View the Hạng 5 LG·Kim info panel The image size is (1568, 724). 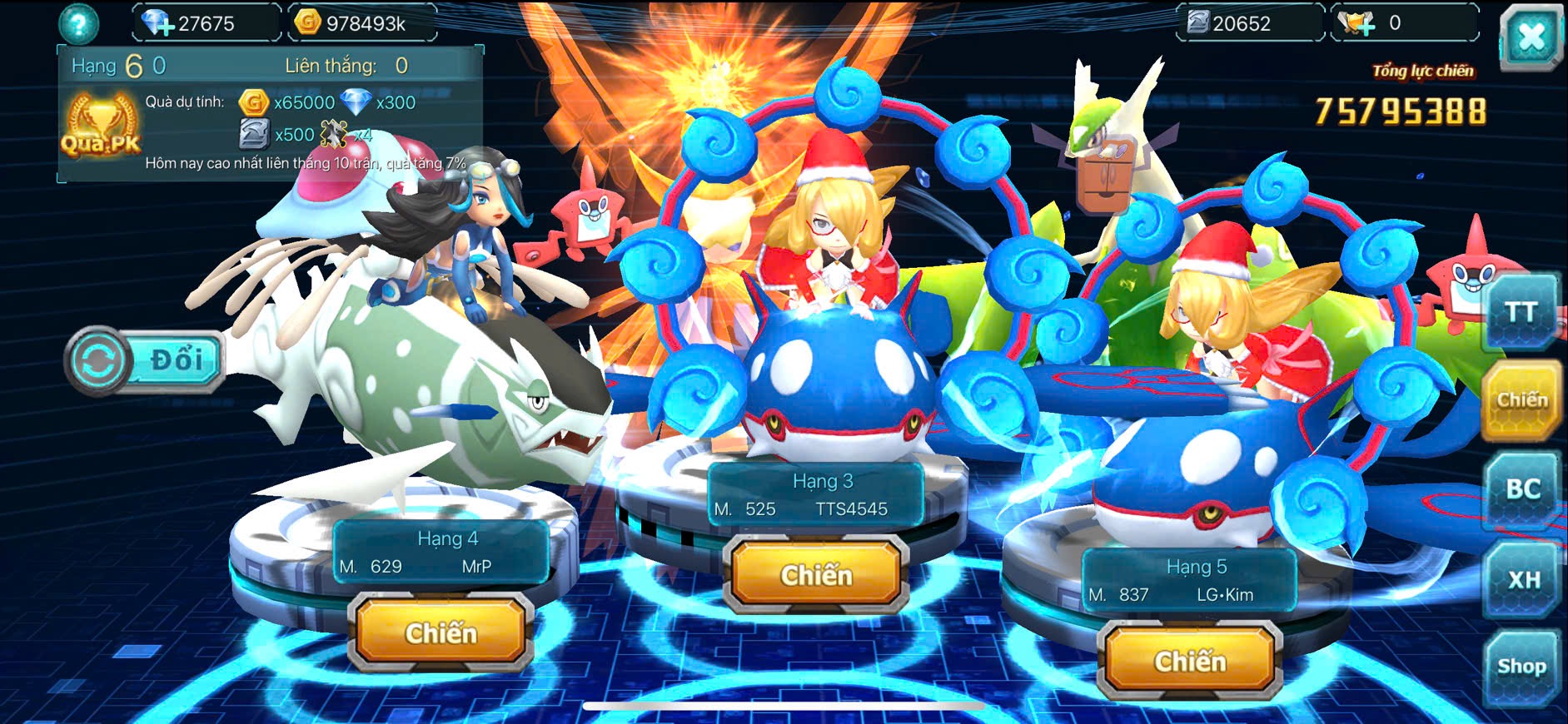tap(1189, 581)
